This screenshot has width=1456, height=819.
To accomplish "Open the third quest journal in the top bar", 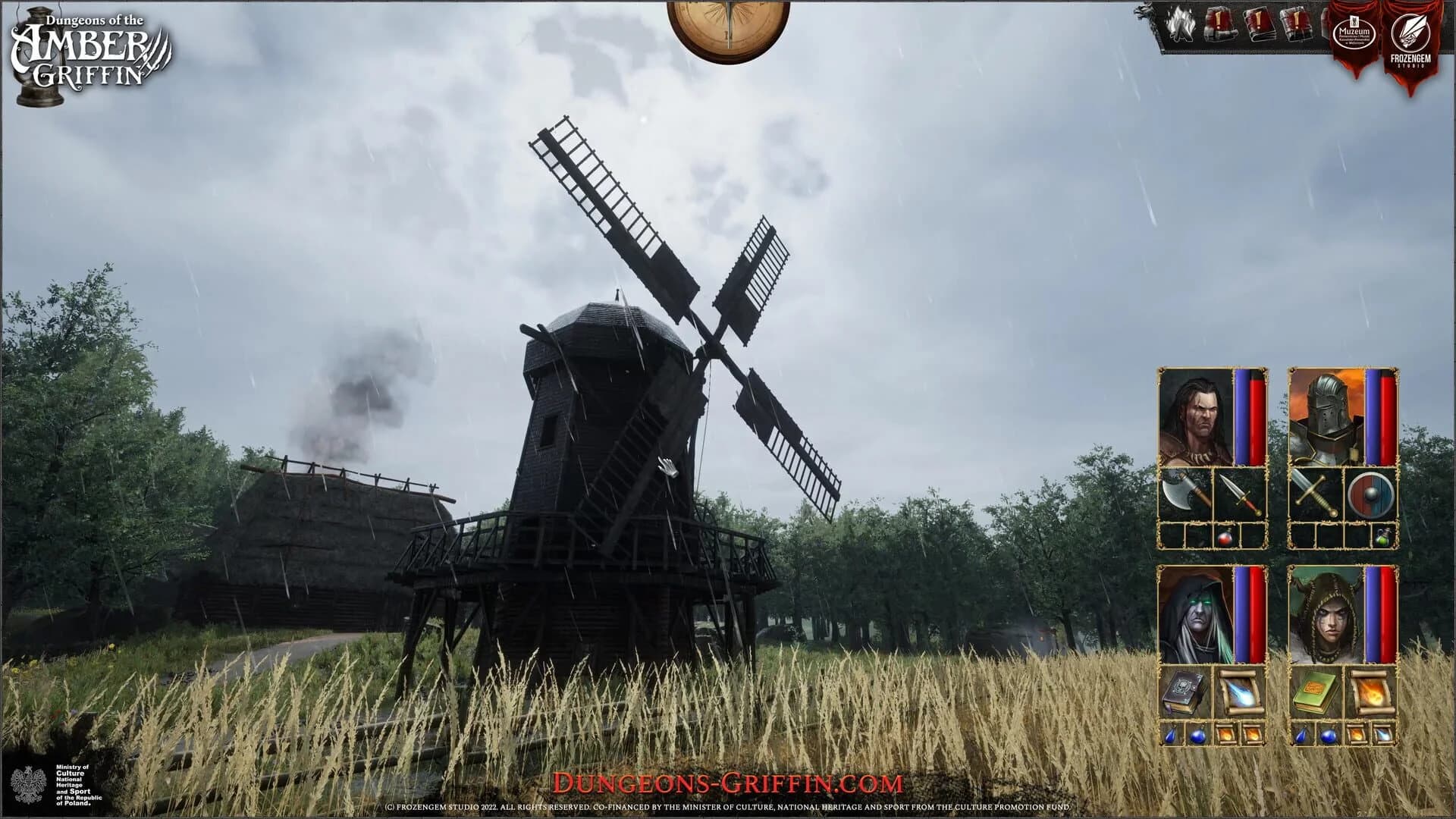I will point(1297,24).
